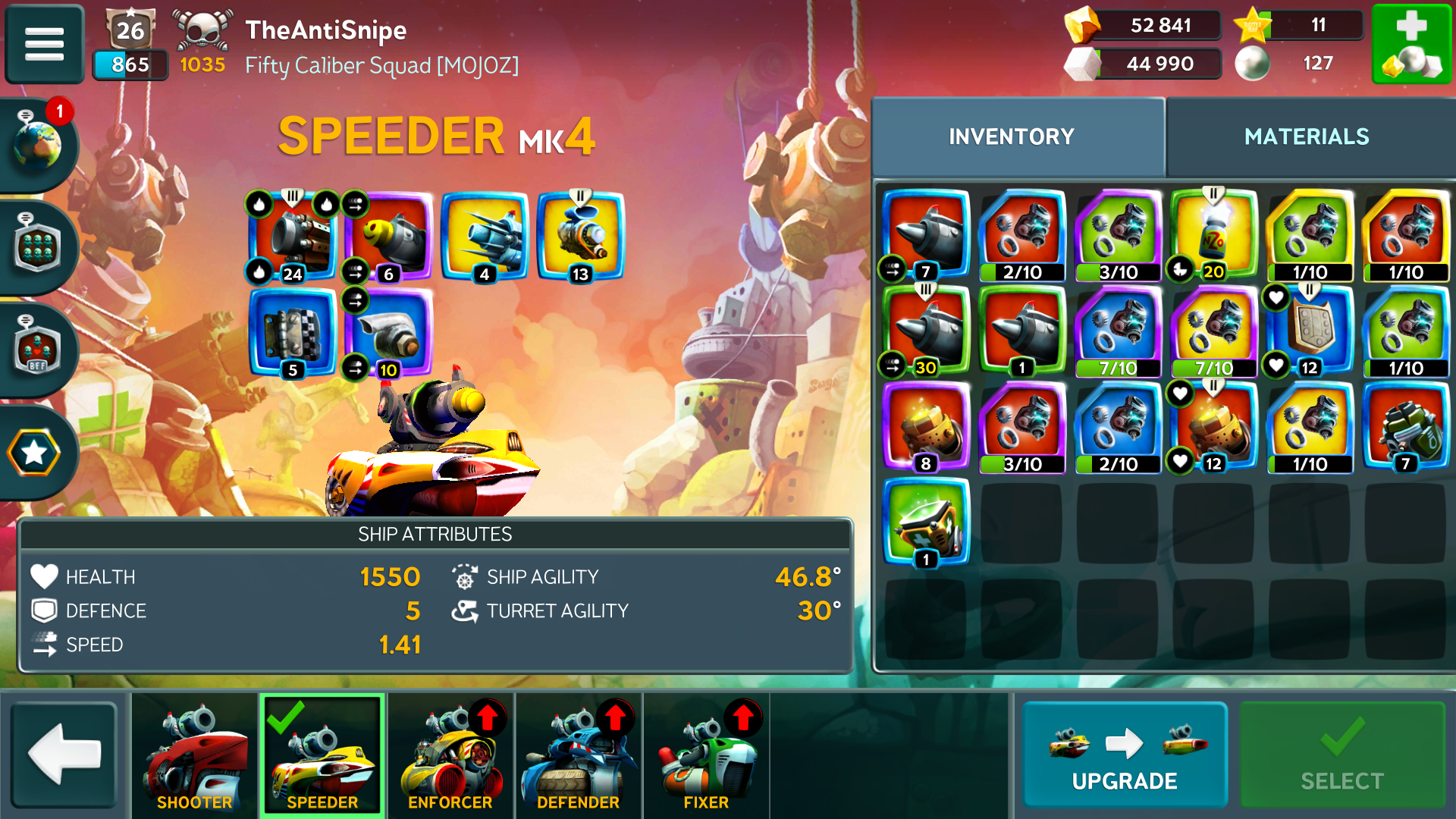Open the hamburger main menu
This screenshot has width=1456, height=819.
(44, 43)
